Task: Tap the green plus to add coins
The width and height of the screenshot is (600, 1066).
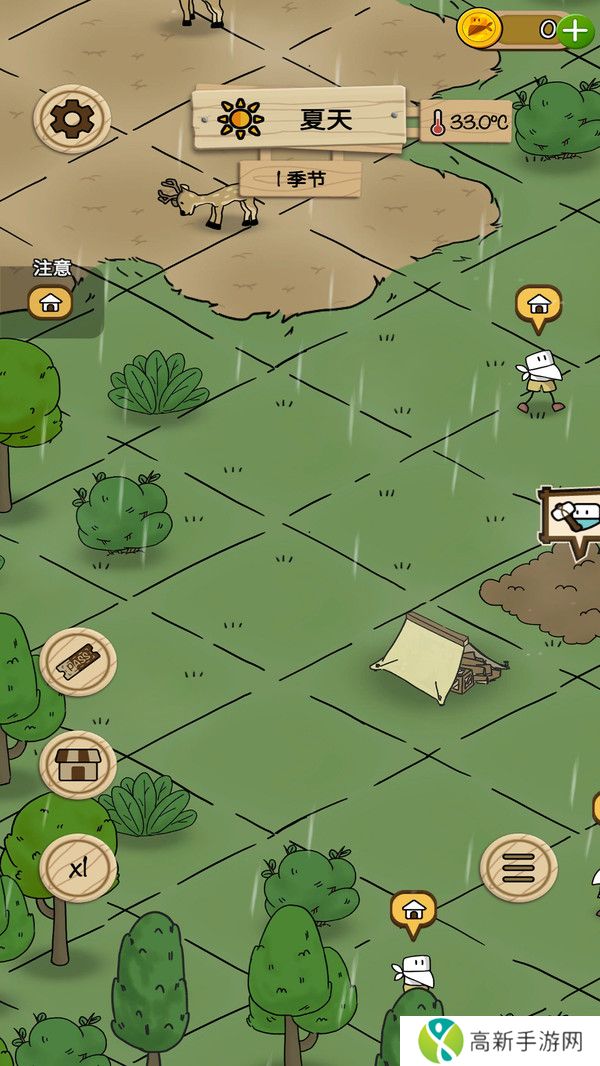Action: [x=576, y=30]
